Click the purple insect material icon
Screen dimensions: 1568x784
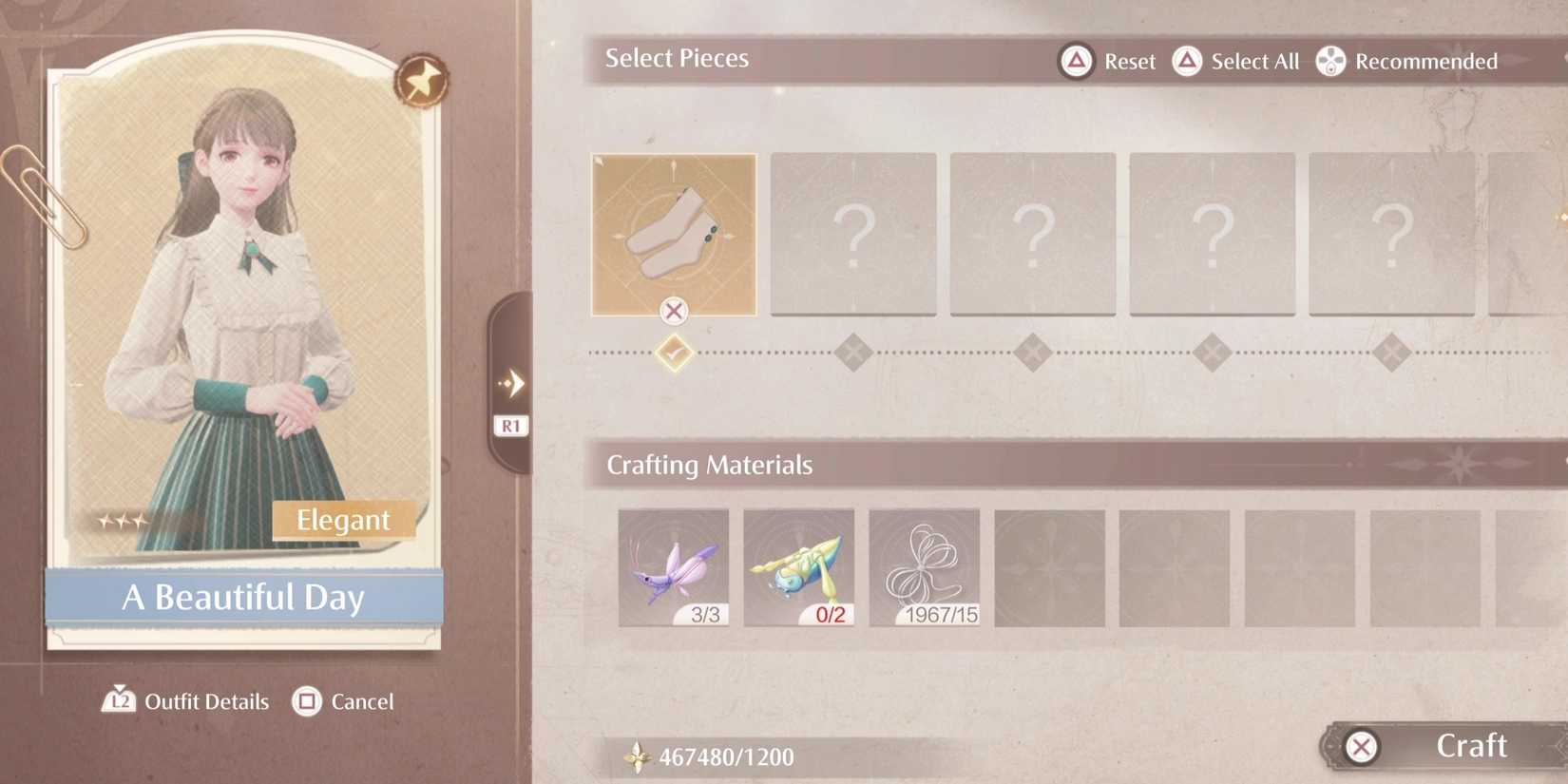[x=674, y=566]
